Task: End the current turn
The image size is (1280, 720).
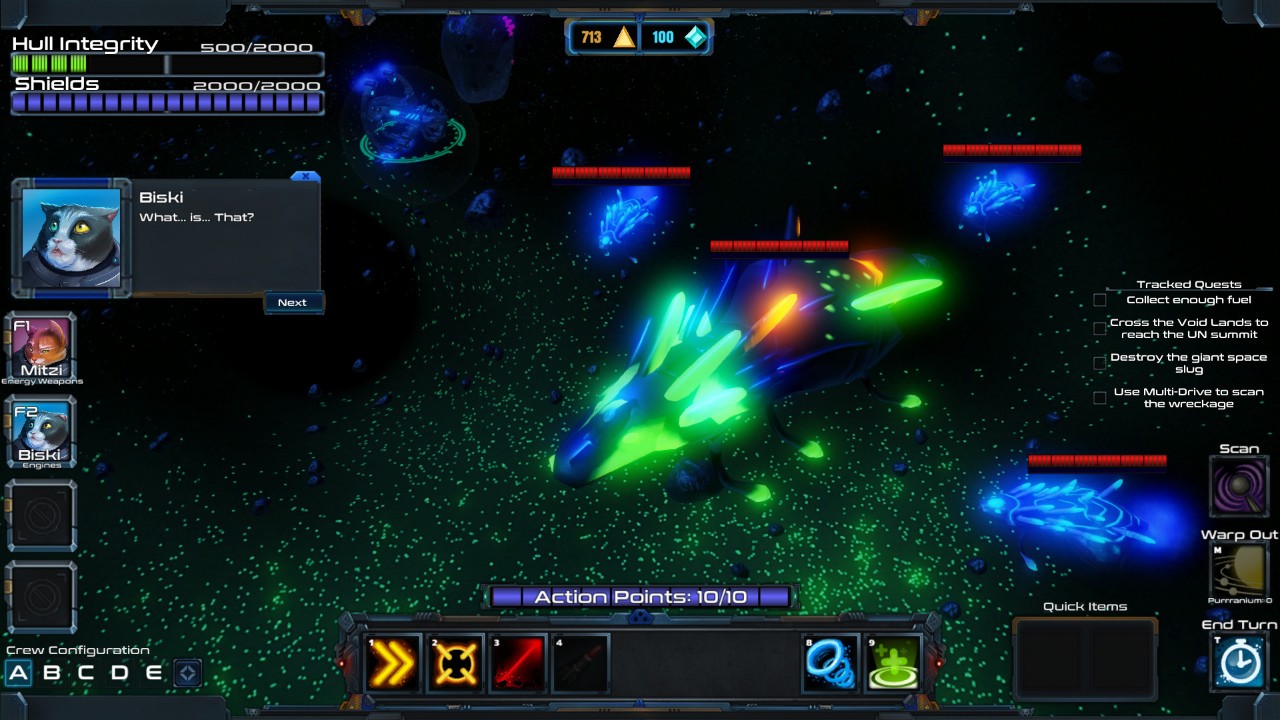Action: (1238, 661)
